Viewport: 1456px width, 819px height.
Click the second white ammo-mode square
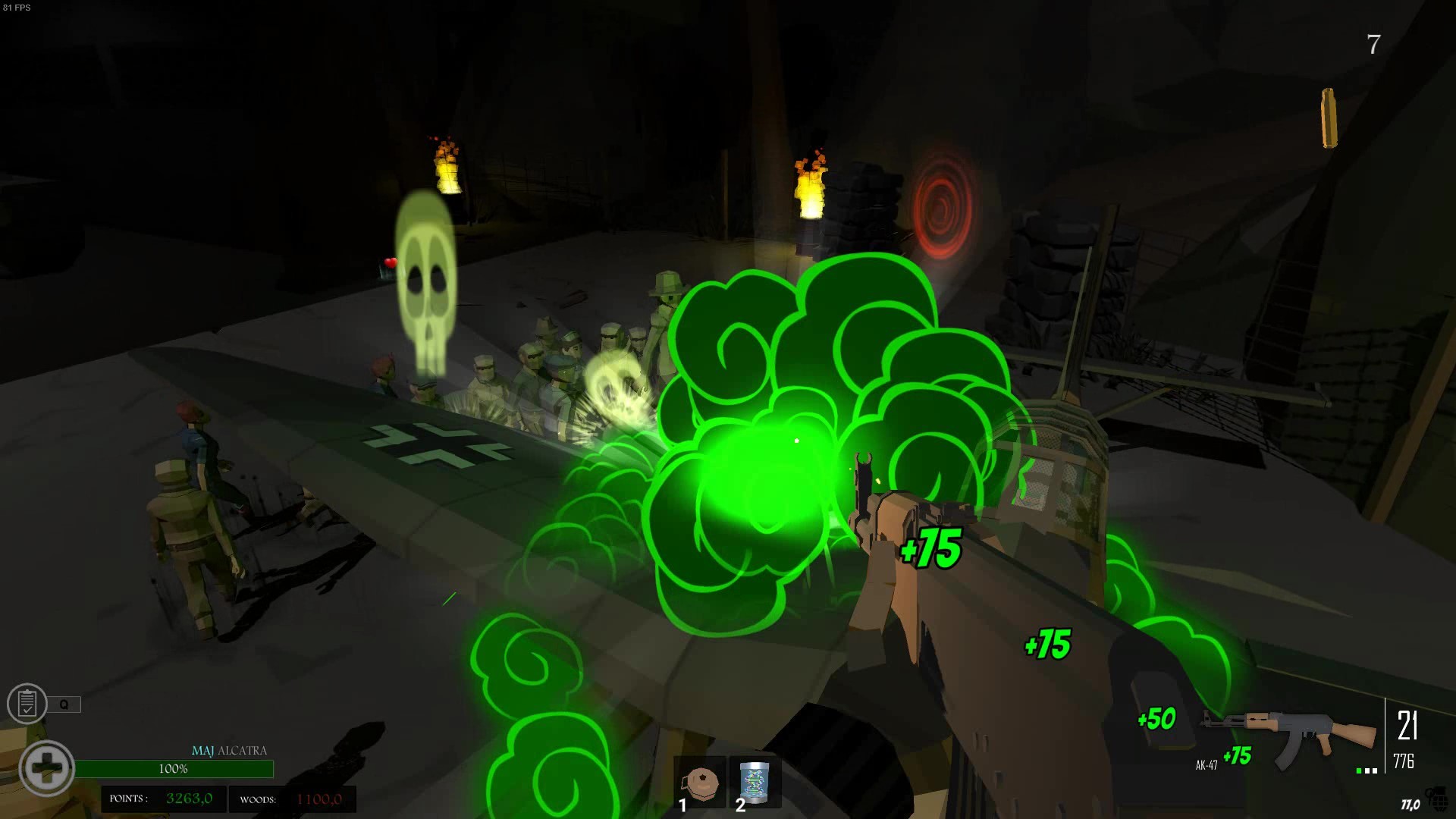1375,770
